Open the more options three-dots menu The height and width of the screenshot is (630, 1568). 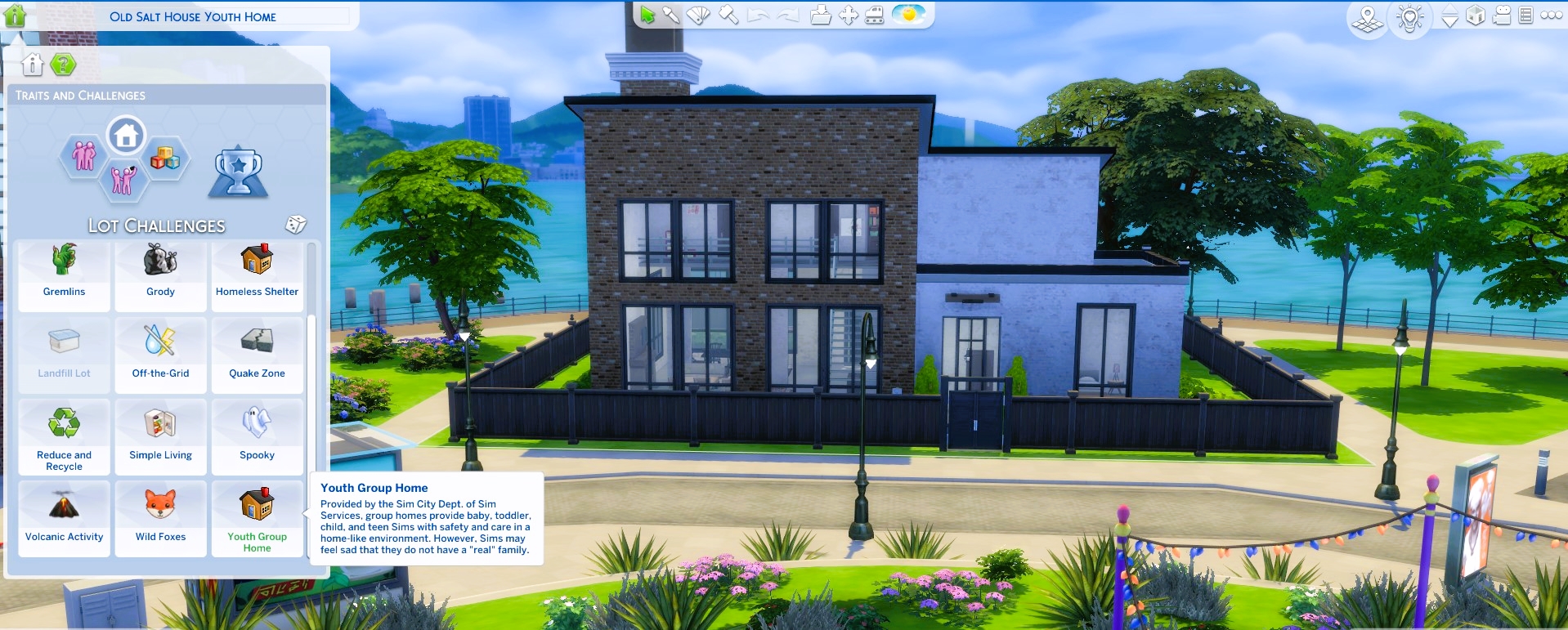point(1552,14)
